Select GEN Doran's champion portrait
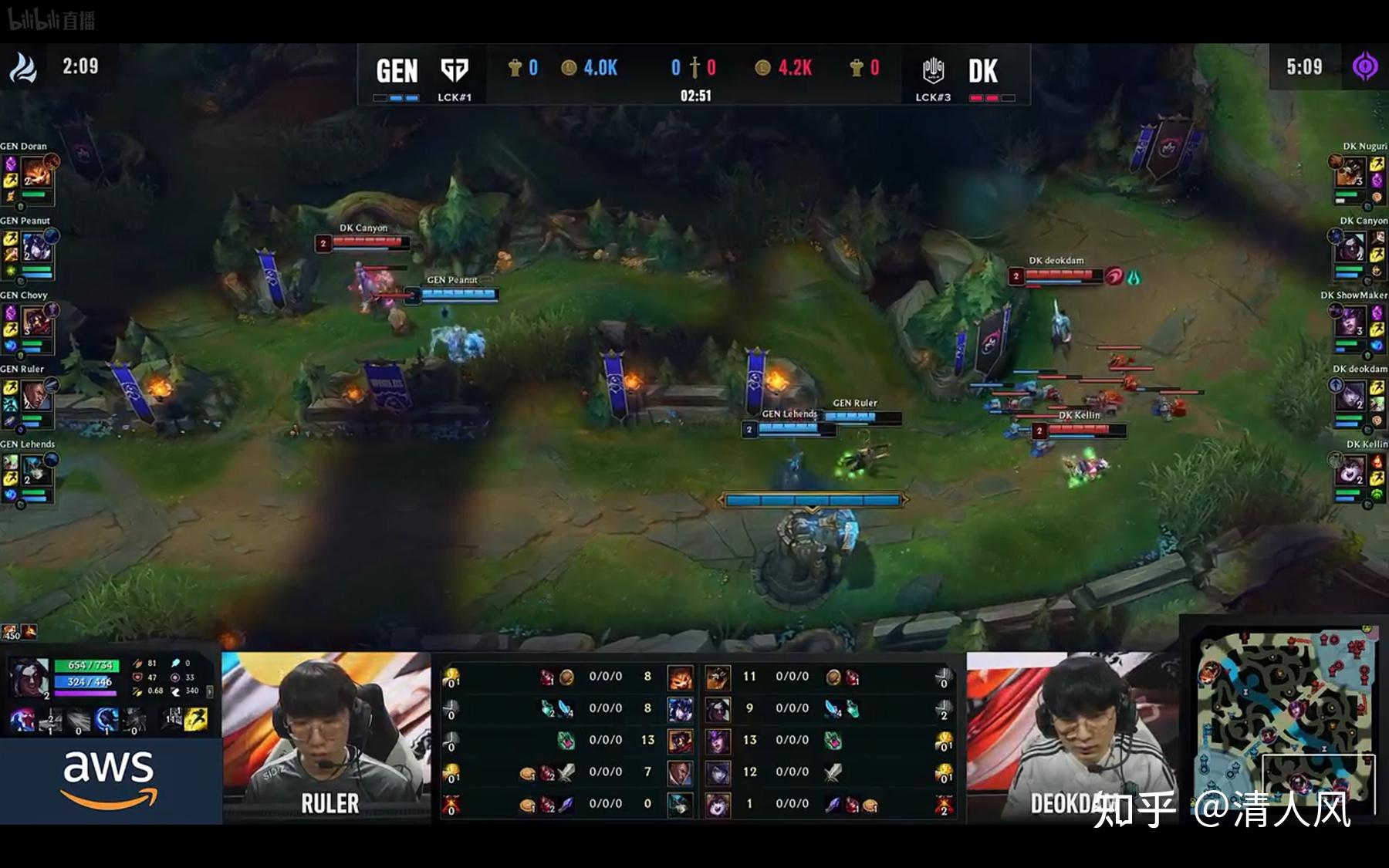Image resolution: width=1389 pixels, height=868 pixels. click(x=35, y=172)
